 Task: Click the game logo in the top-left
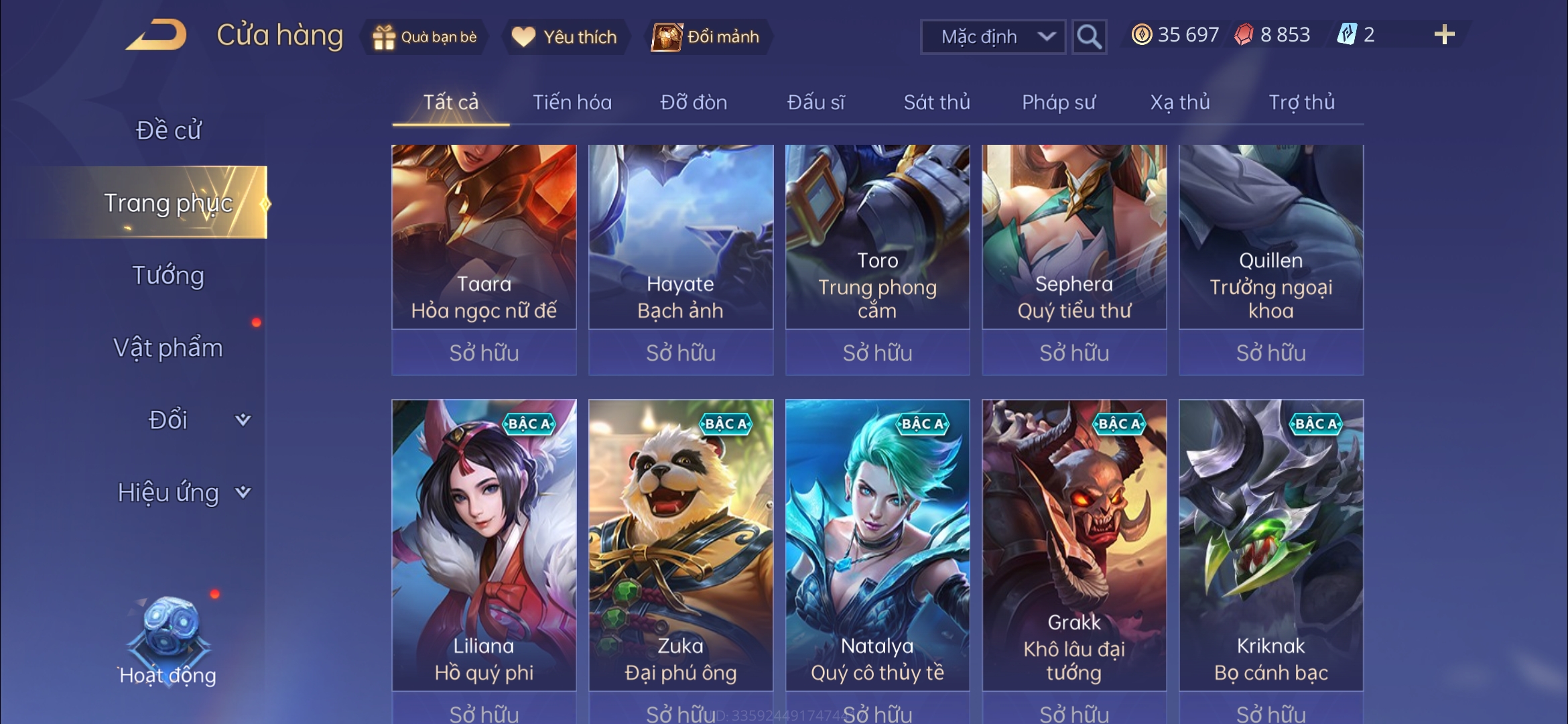(156, 35)
